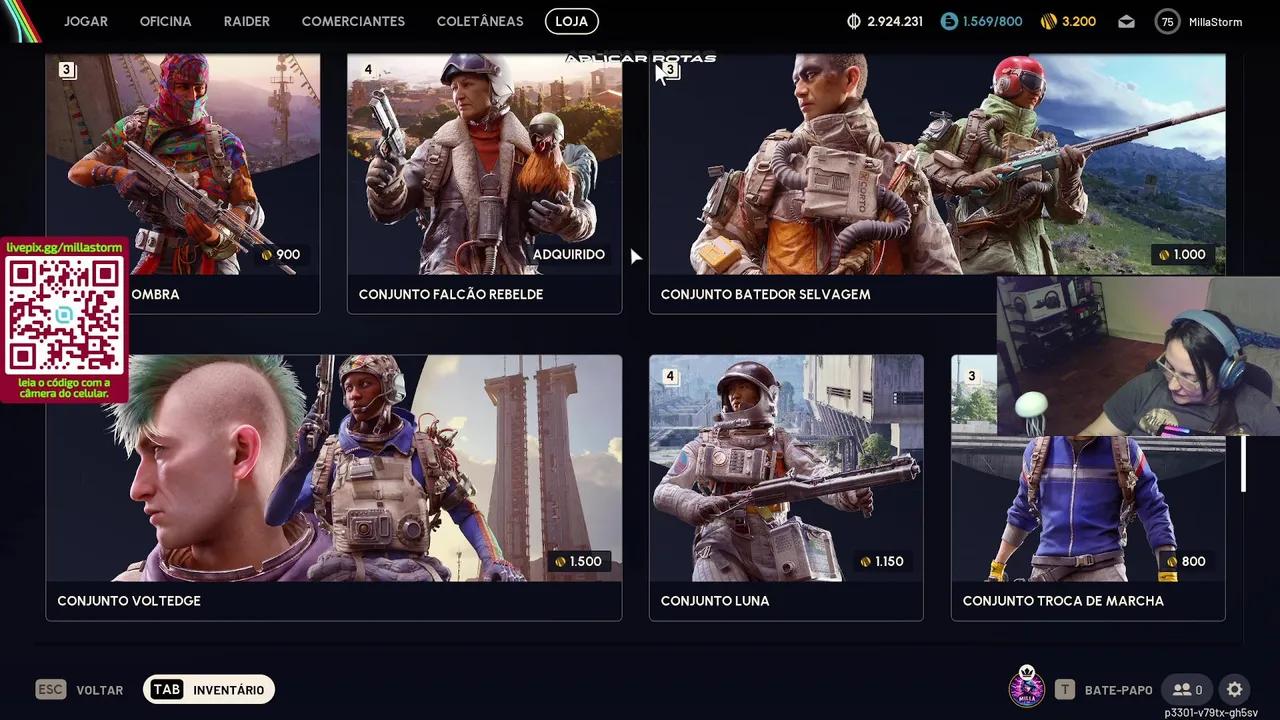Viewport: 1280px width, 720px height.
Task: Select the Conjunto Troca de Marcha bundle
Action: (1088, 520)
